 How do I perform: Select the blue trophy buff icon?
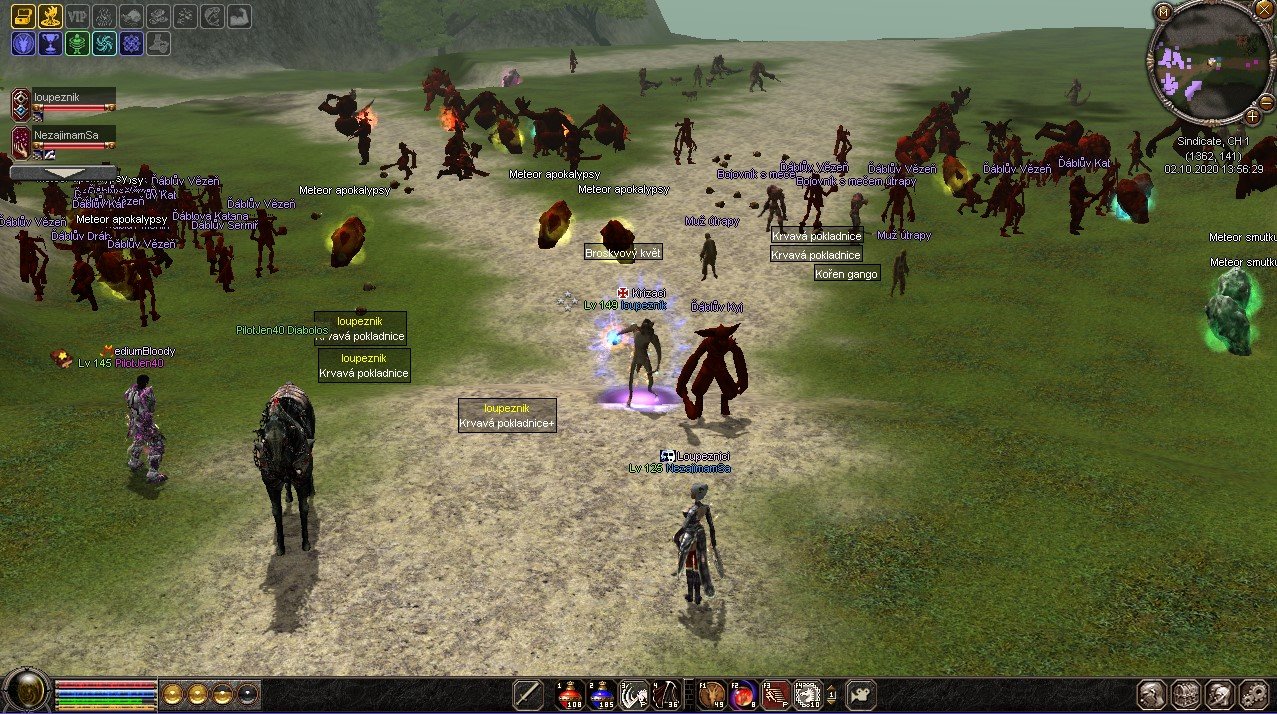[x=49, y=43]
